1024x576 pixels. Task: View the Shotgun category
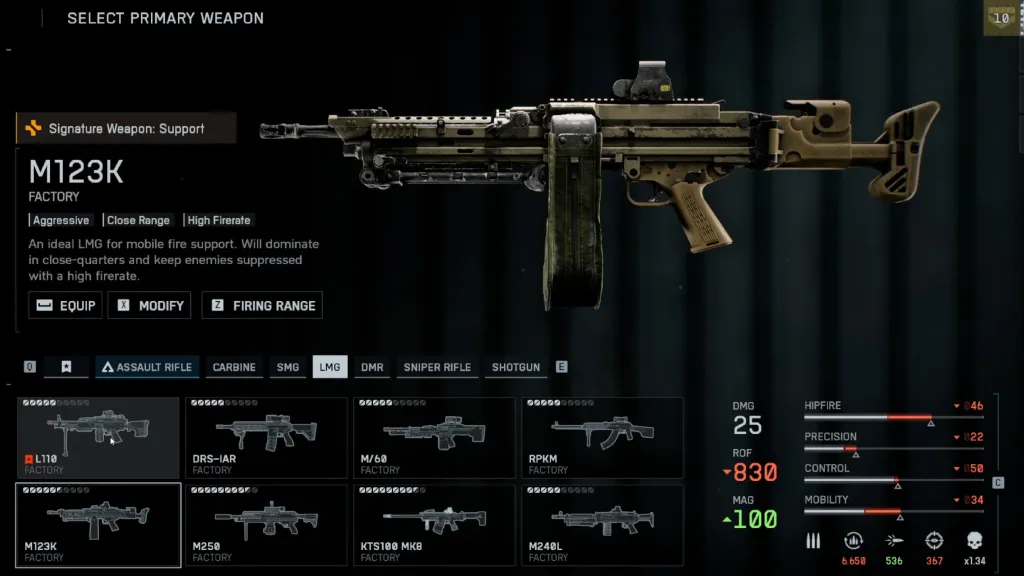[x=515, y=367]
